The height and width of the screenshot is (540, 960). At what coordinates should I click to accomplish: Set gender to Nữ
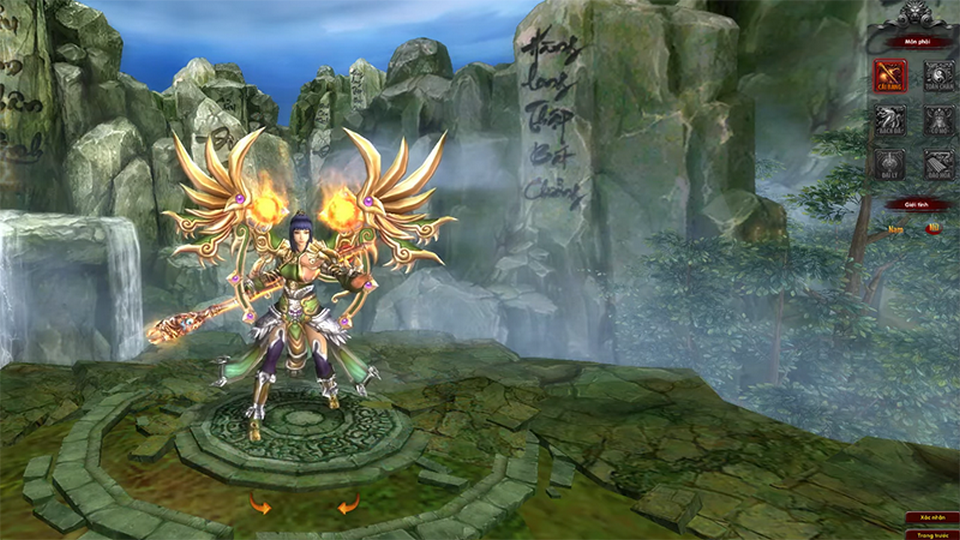(933, 229)
